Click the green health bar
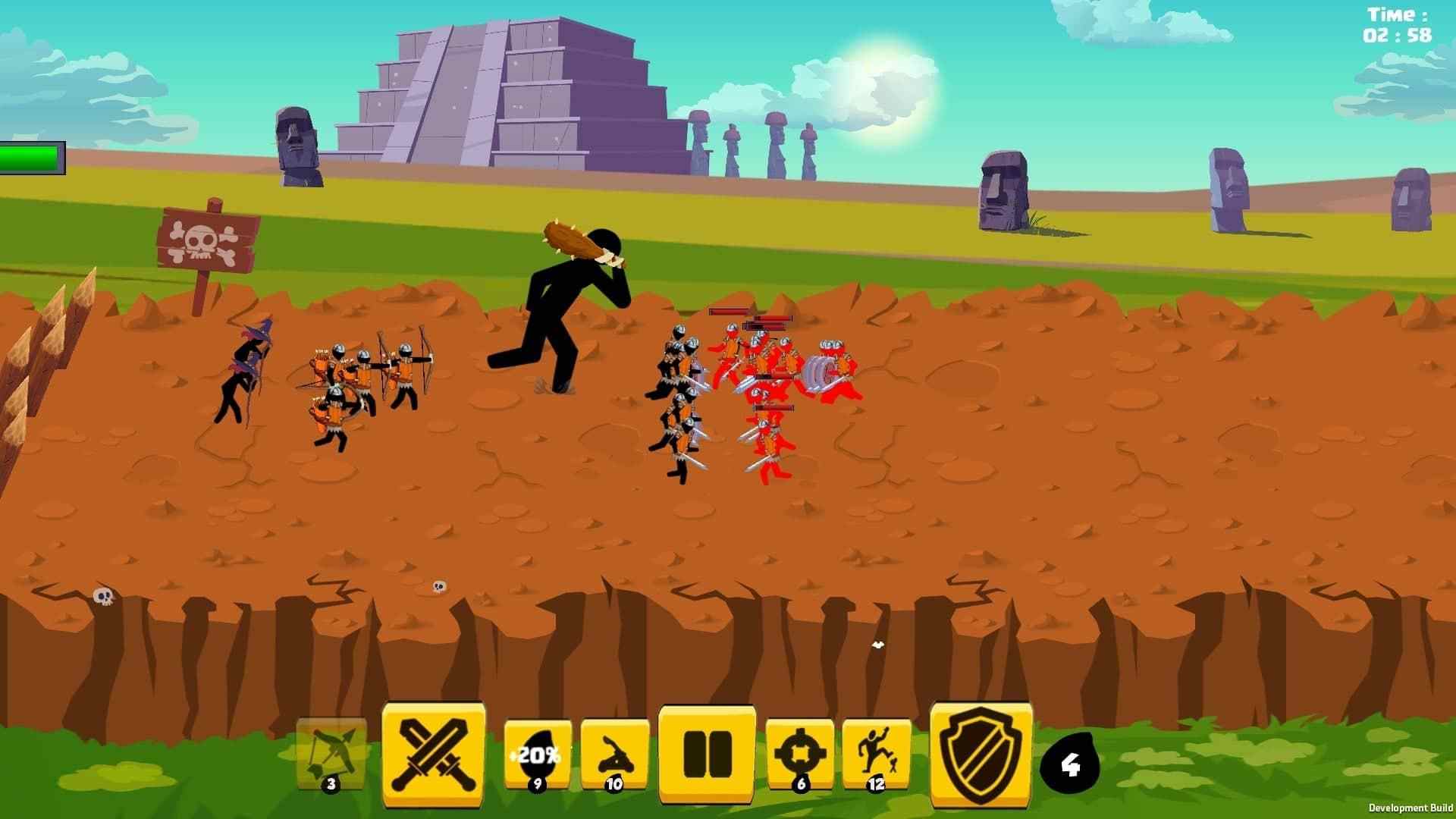 coord(30,155)
